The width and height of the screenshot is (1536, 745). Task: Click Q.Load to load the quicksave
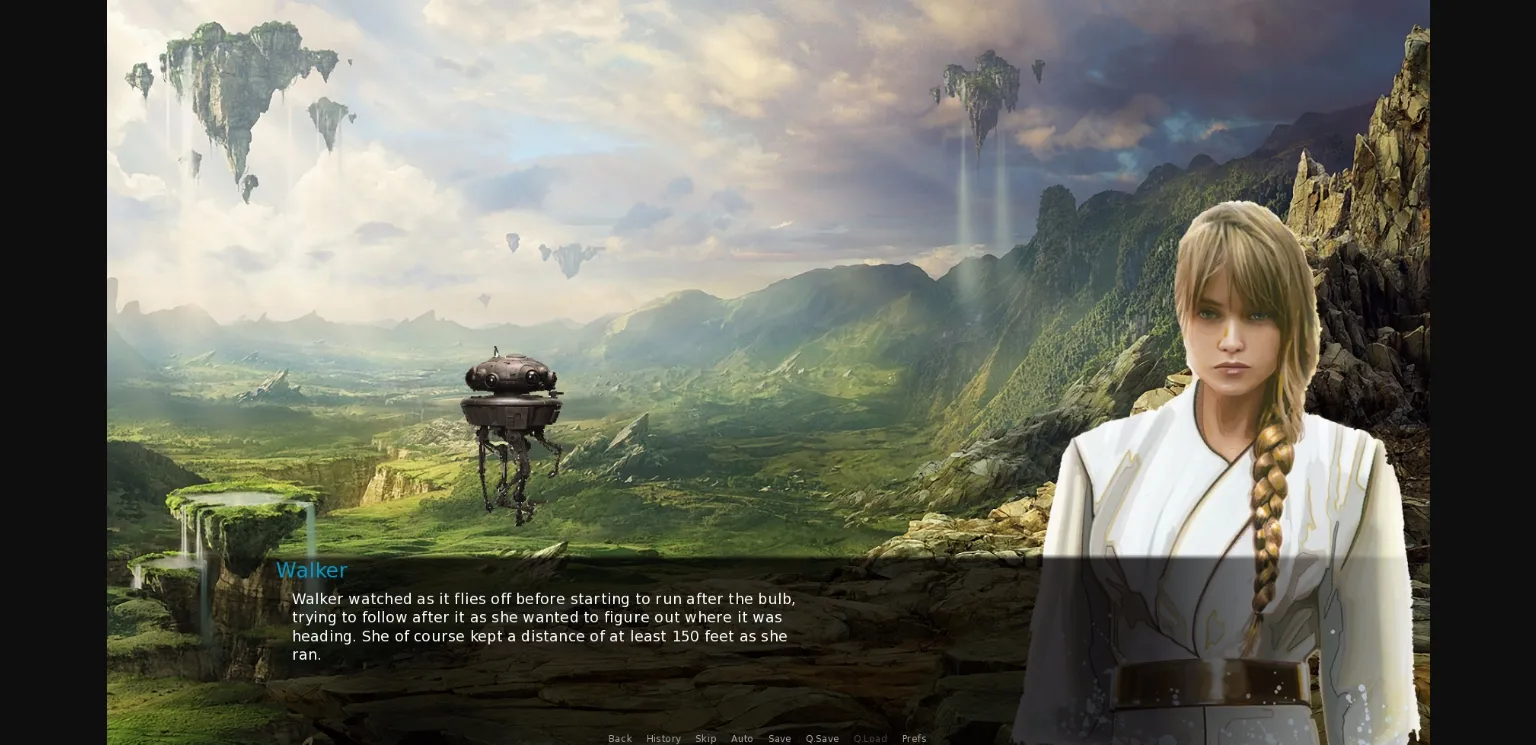click(870, 738)
